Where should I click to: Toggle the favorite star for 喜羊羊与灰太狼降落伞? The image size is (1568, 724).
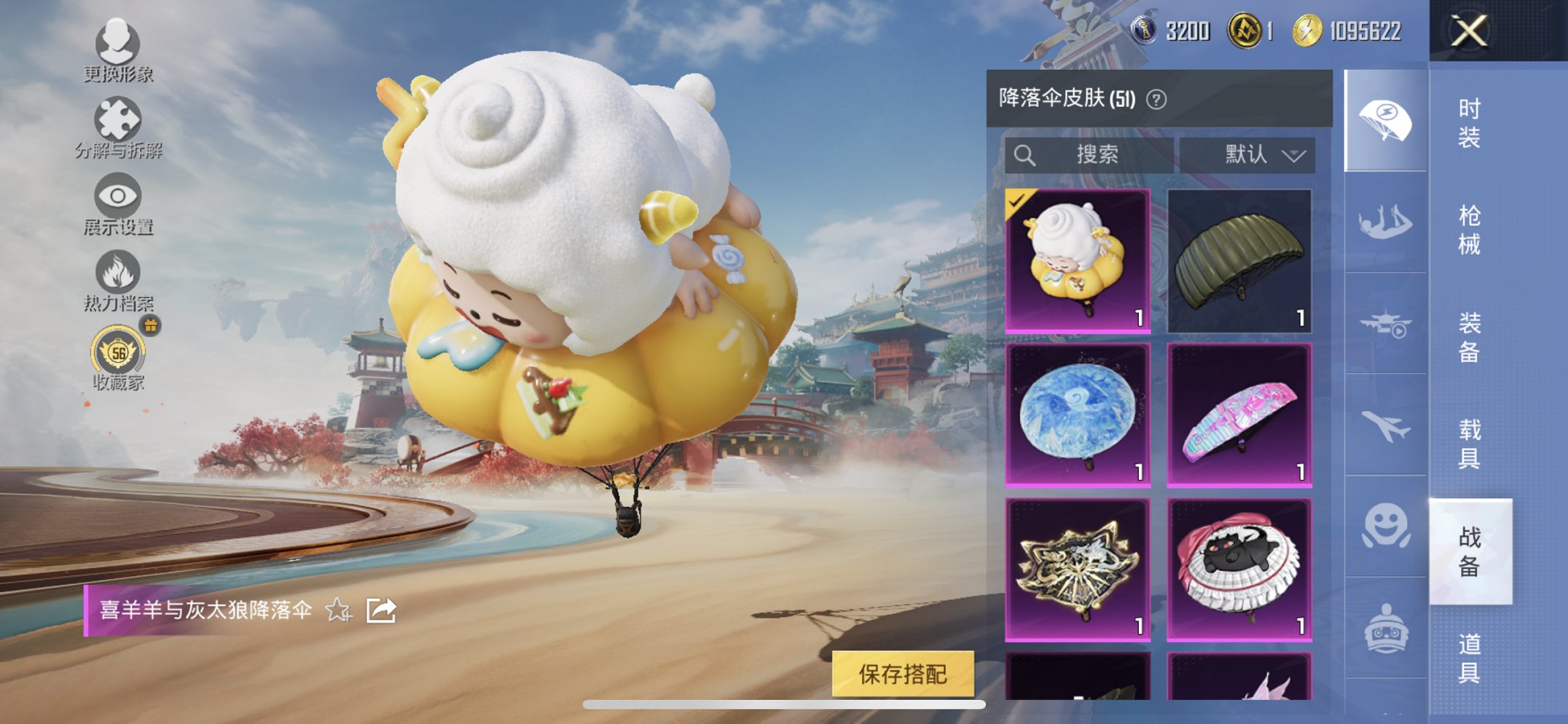[337, 612]
